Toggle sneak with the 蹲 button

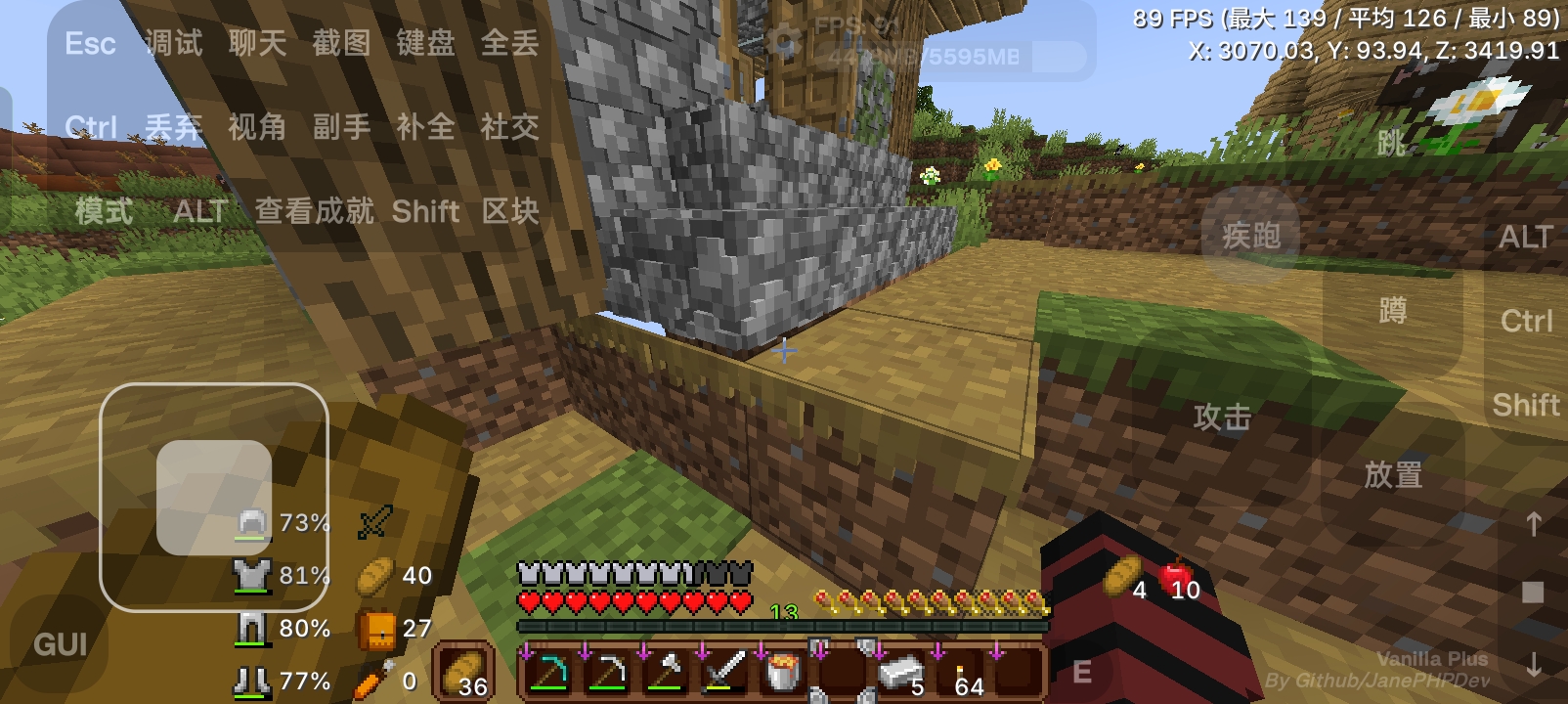tap(1392, 311)
